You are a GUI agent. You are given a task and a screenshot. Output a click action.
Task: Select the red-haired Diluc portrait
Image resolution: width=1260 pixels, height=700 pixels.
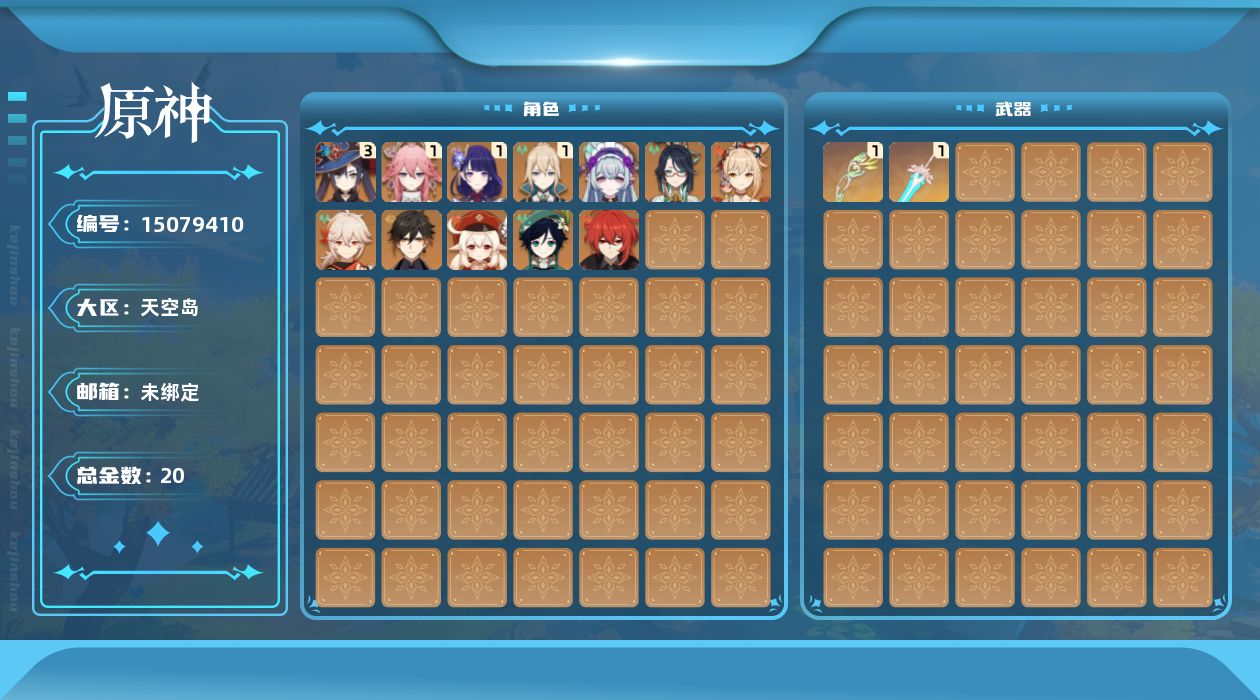[x=610, y=240]
